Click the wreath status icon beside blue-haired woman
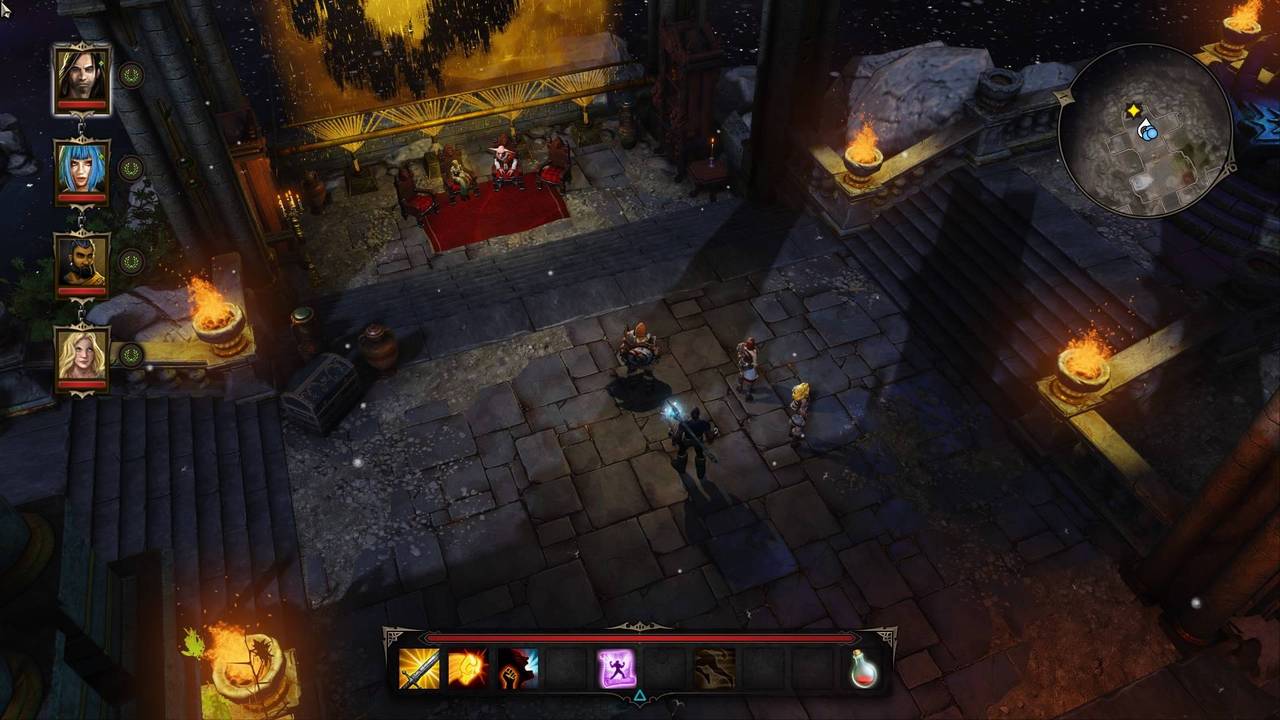Screen dimensions: 1280x720 click(131, 168)
